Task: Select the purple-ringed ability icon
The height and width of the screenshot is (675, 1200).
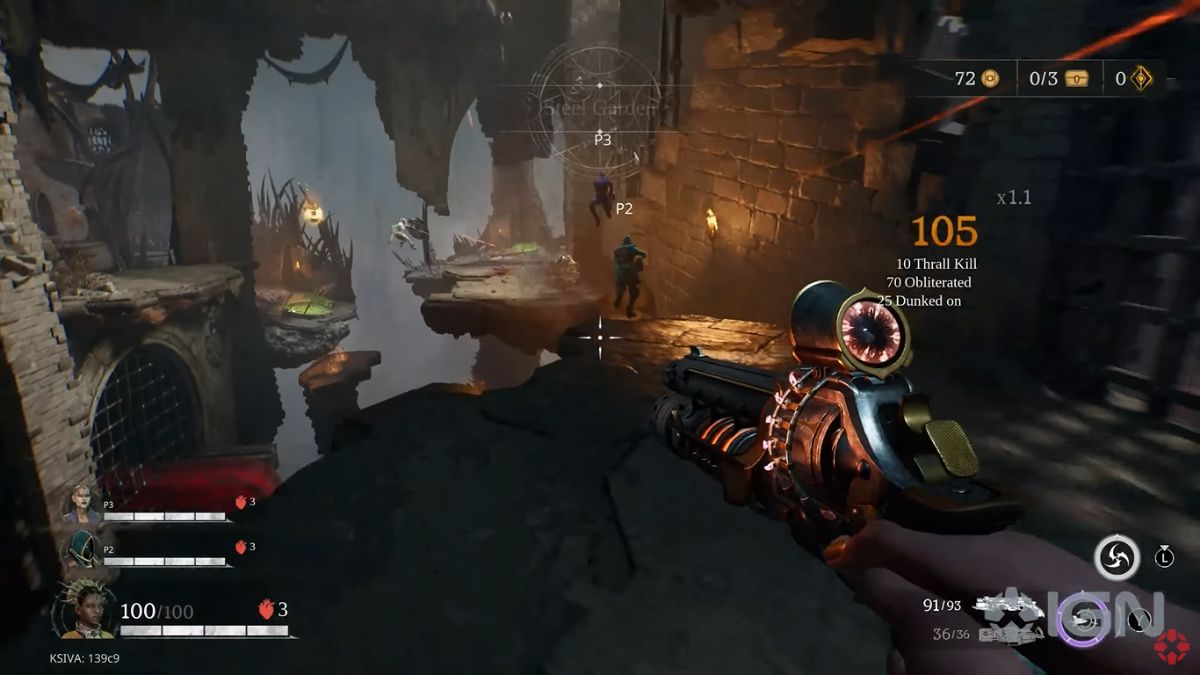Action: pyautogui.click(x=1083, y=619)
